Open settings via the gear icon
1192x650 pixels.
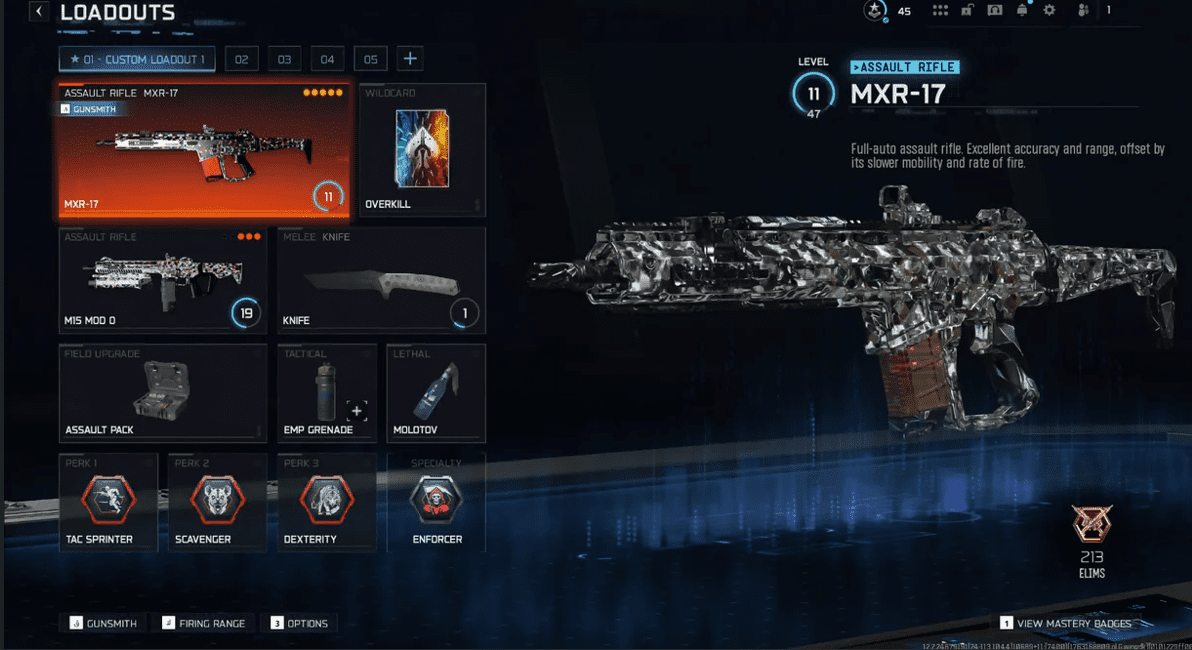[x=1049, y=11]
